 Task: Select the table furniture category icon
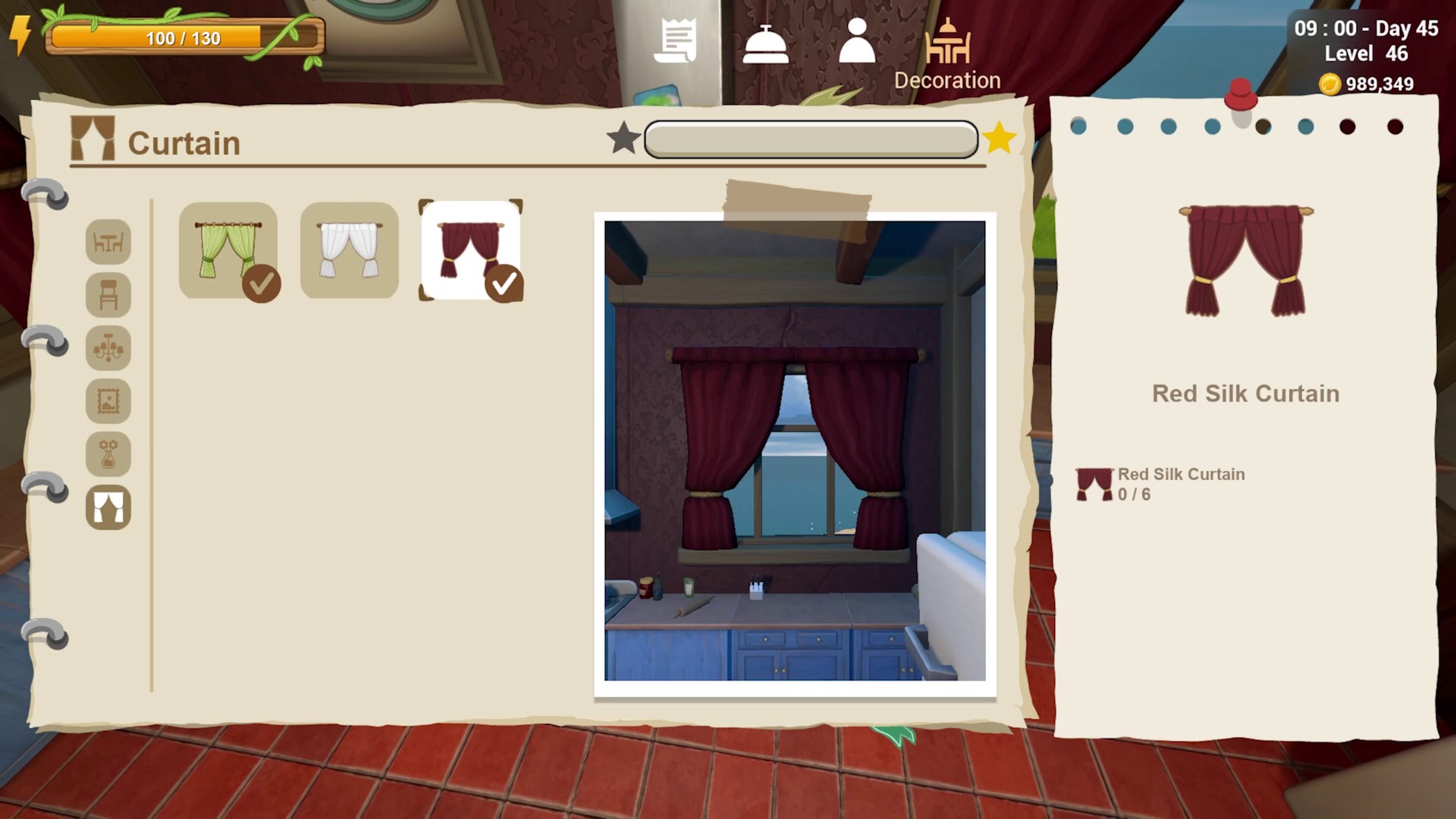[108, 242]
